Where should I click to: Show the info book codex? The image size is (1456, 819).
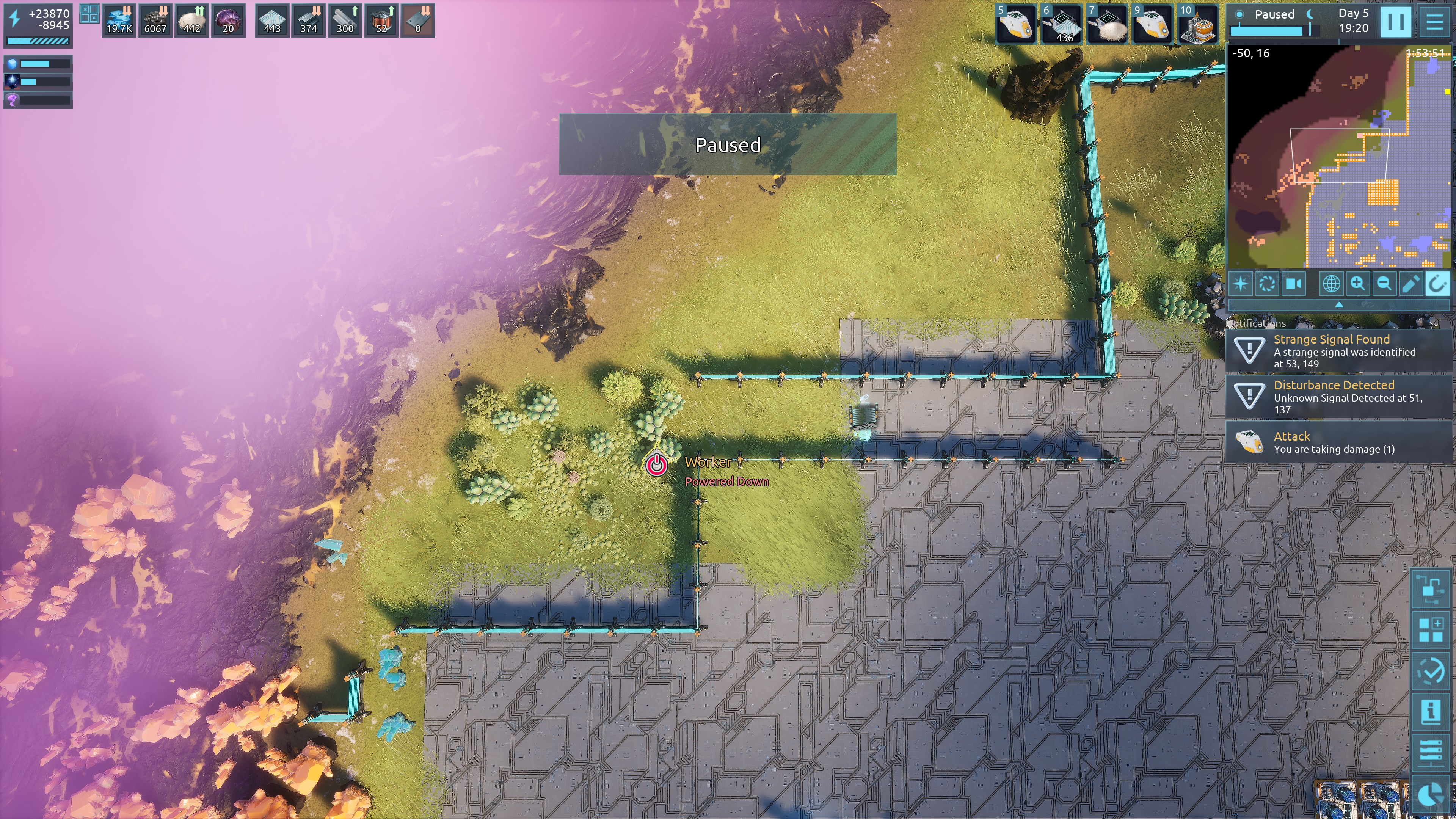1431,711
